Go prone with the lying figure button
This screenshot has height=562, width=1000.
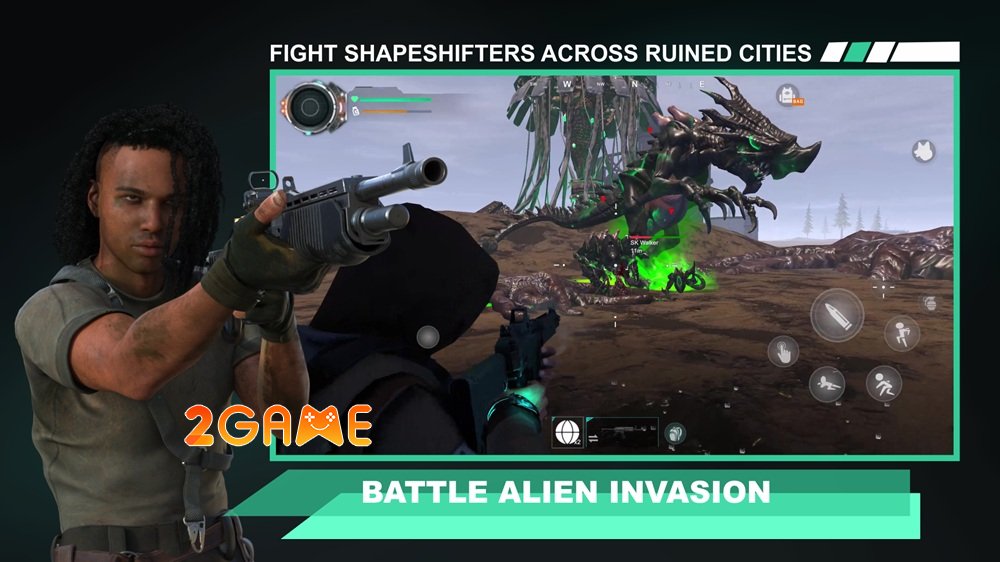(x=826, y=385)
